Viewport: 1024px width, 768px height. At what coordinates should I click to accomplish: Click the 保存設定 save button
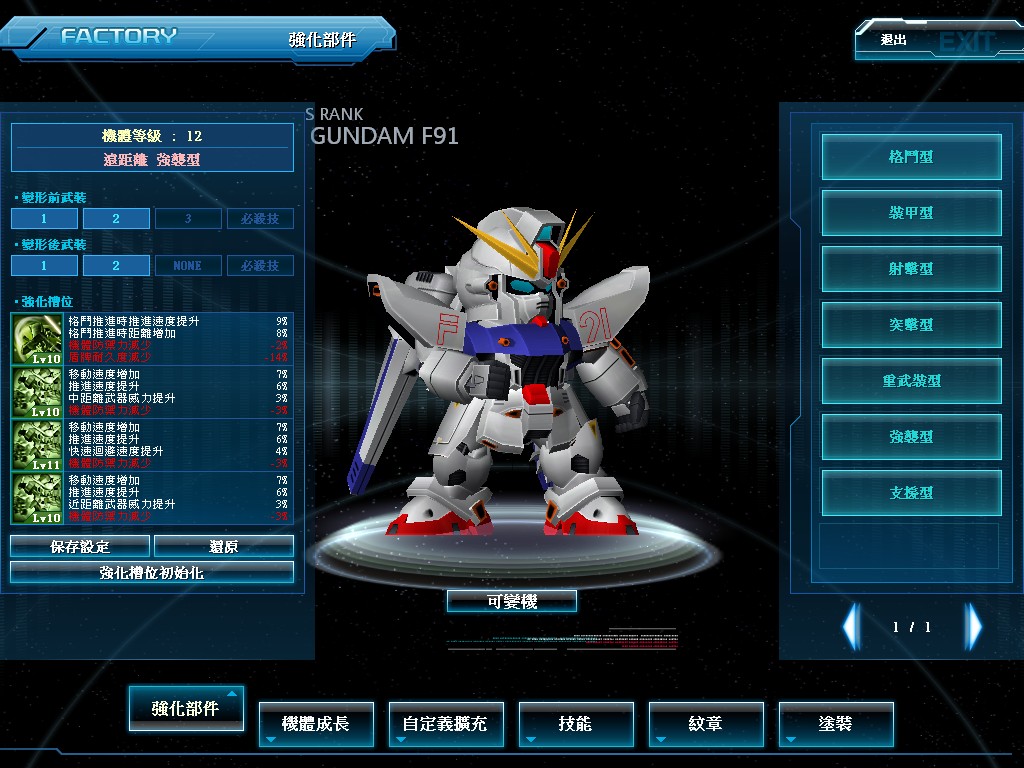click(80, 546)
